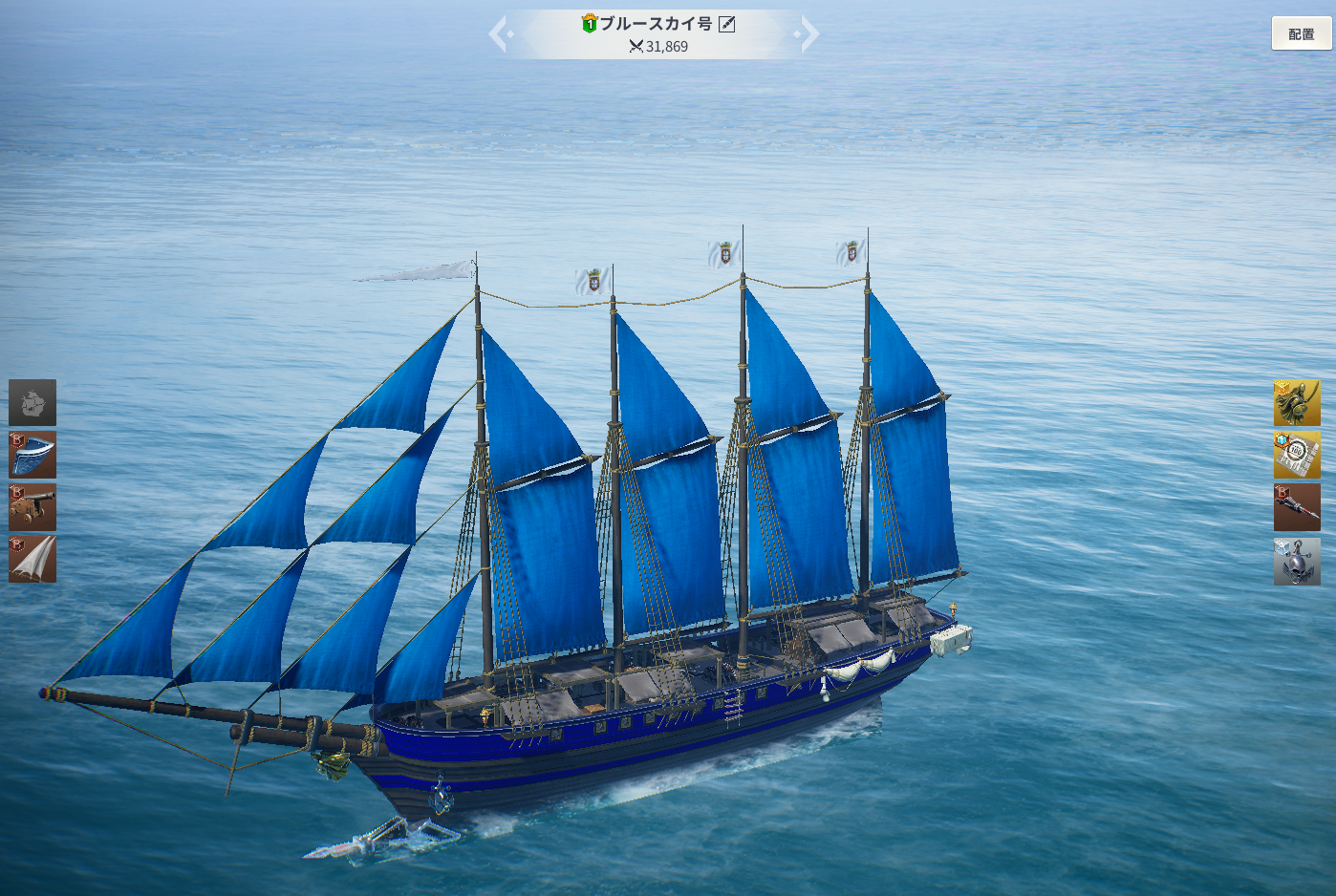
Task: Choose the ram spike equipment slot
Action: [1297, 507]
